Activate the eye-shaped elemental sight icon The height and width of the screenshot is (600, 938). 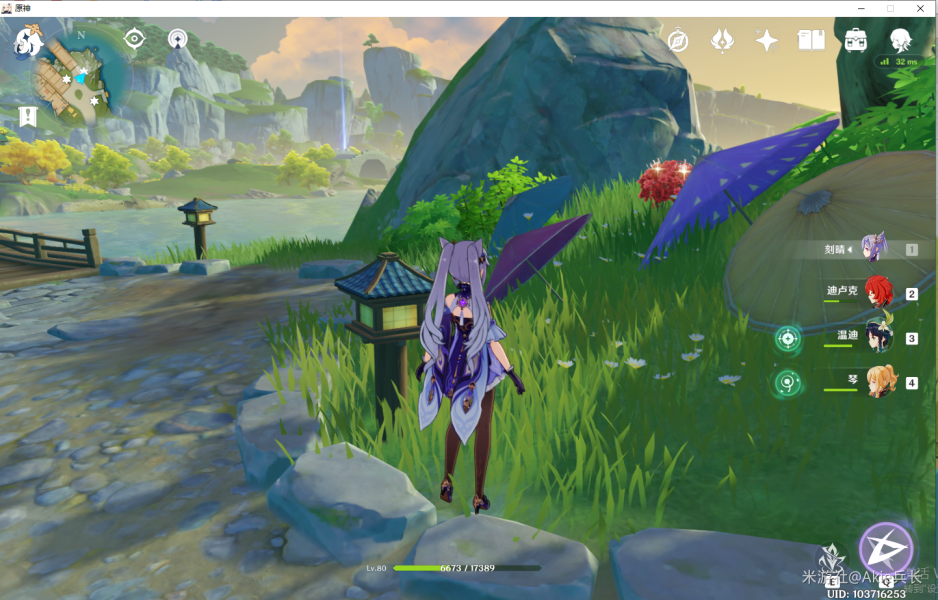point(134,39)
